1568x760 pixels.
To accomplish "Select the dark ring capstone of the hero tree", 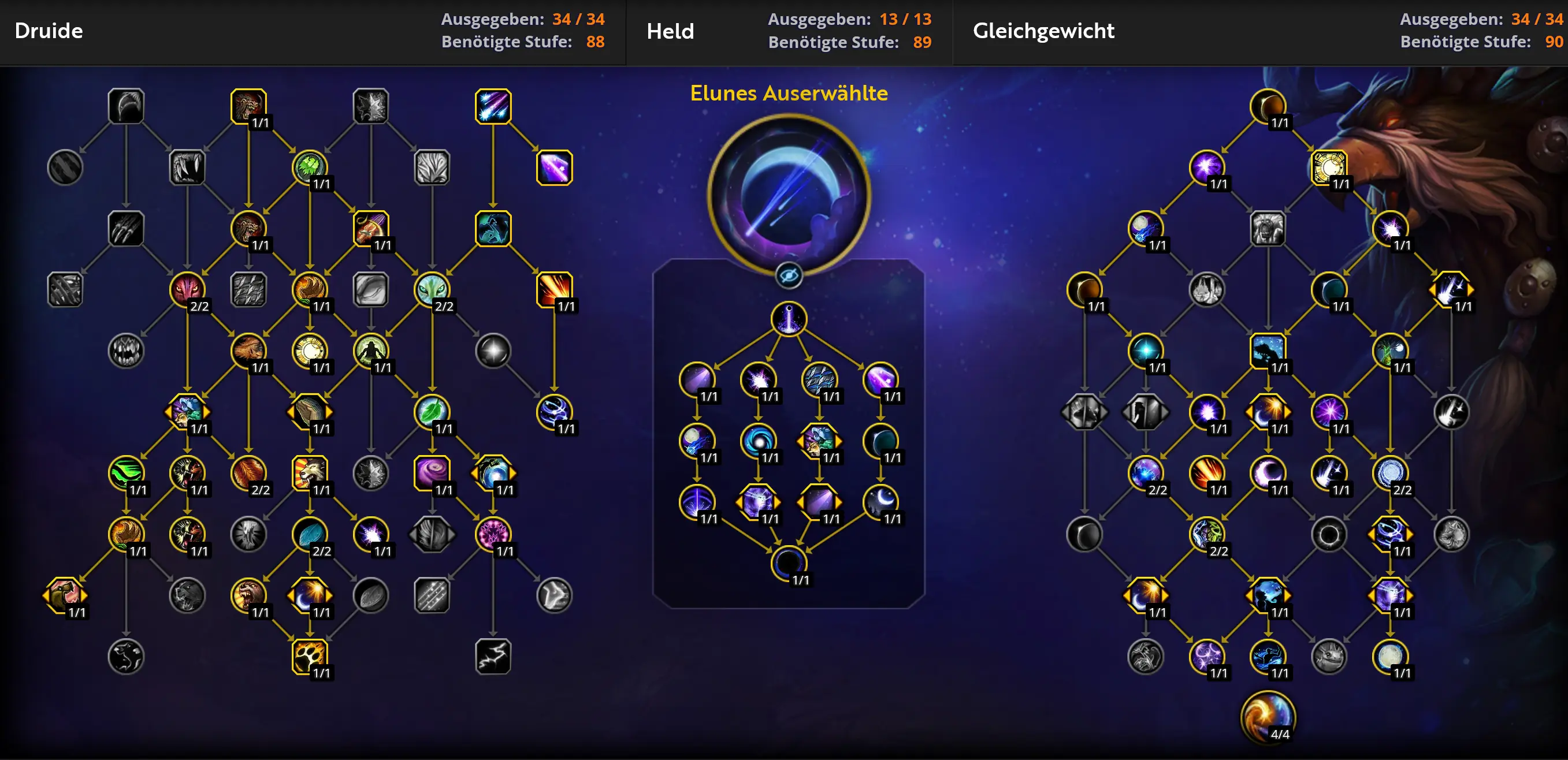I will 788,563.
